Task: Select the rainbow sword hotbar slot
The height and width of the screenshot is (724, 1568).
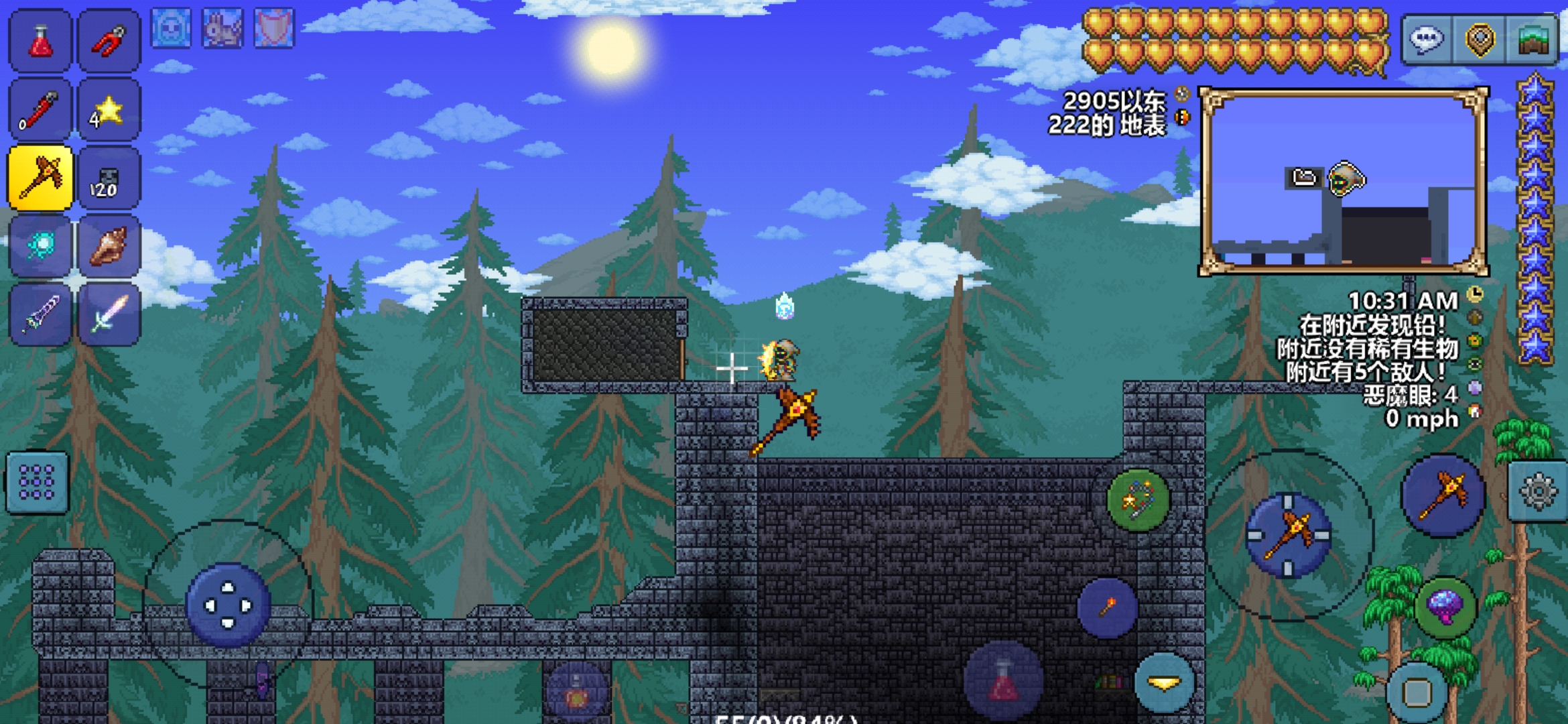Action: (109, 314)
